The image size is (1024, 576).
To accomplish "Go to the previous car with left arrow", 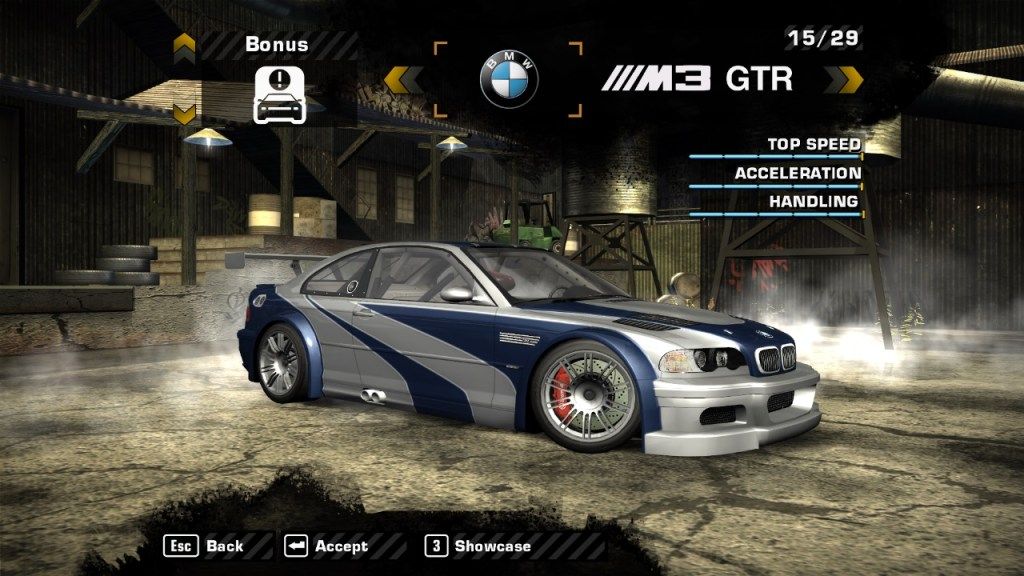I will coord(404,80).
